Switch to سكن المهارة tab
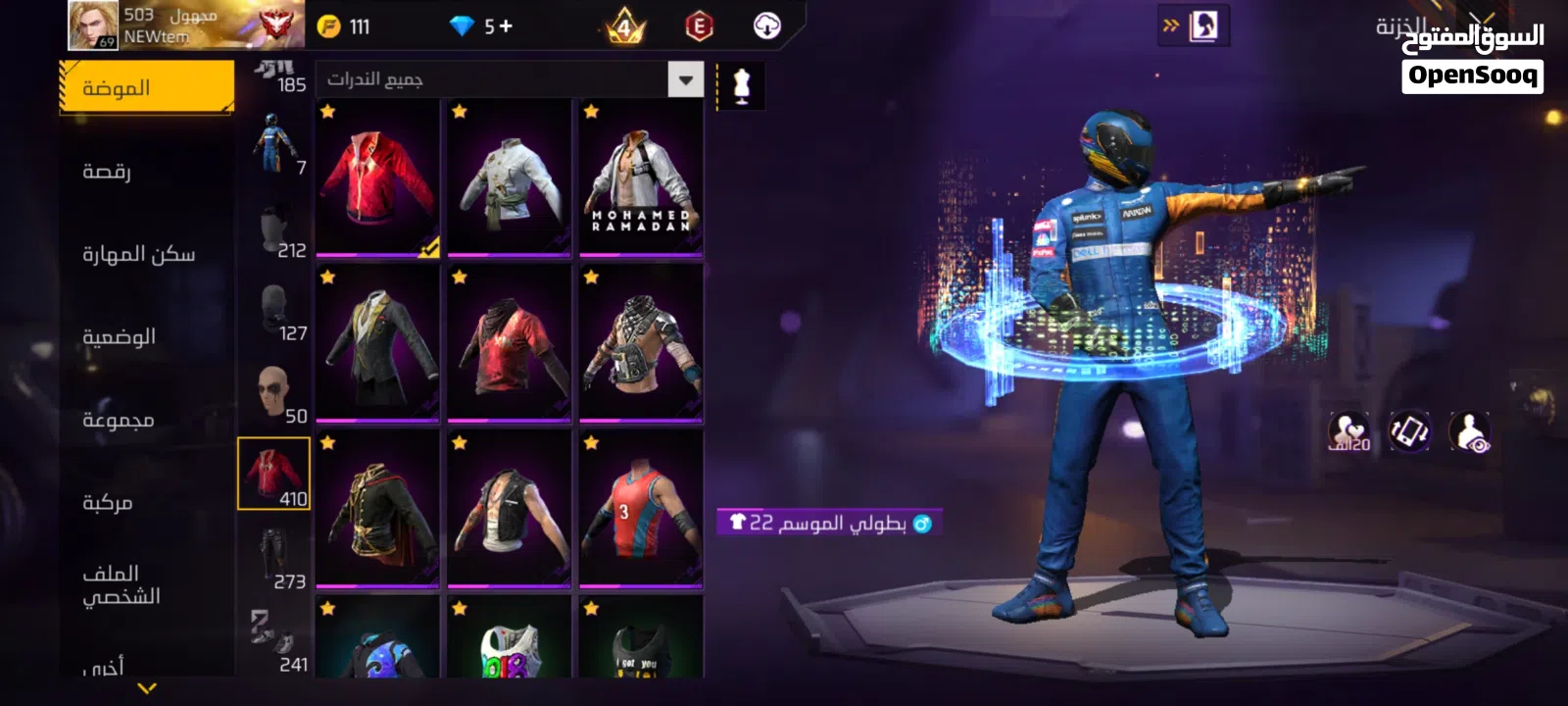The width and height of the screenshot is (1568, 706). point(138,254)
